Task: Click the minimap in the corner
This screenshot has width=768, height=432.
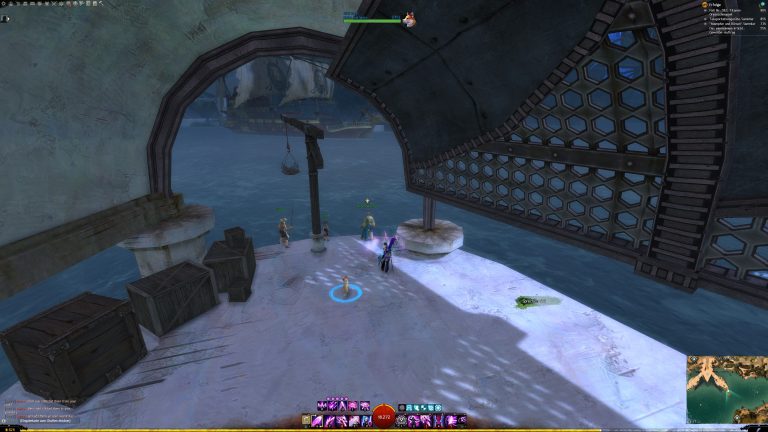Action: click(726, 391)
